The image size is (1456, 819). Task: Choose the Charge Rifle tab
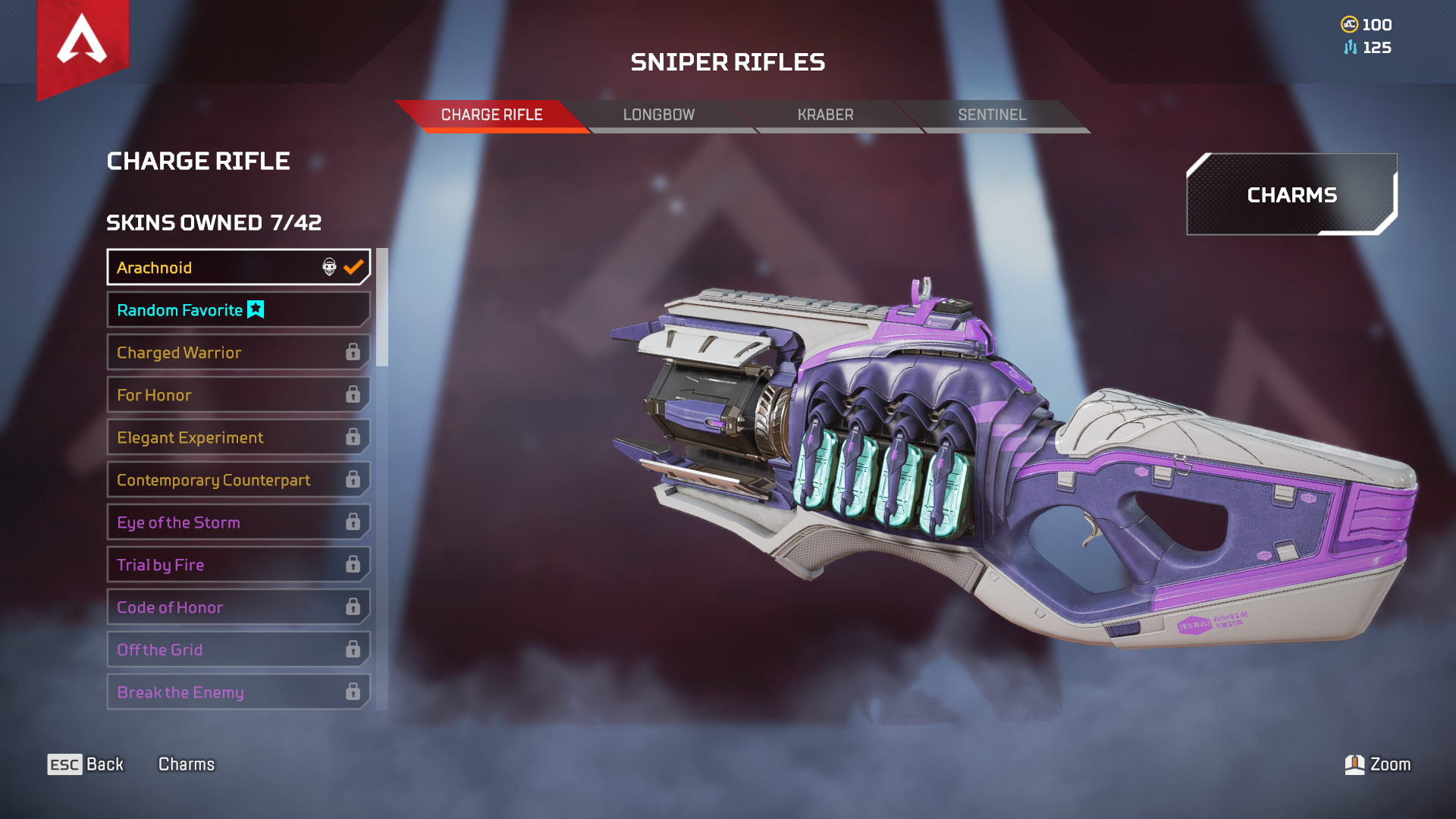(491, 115)
